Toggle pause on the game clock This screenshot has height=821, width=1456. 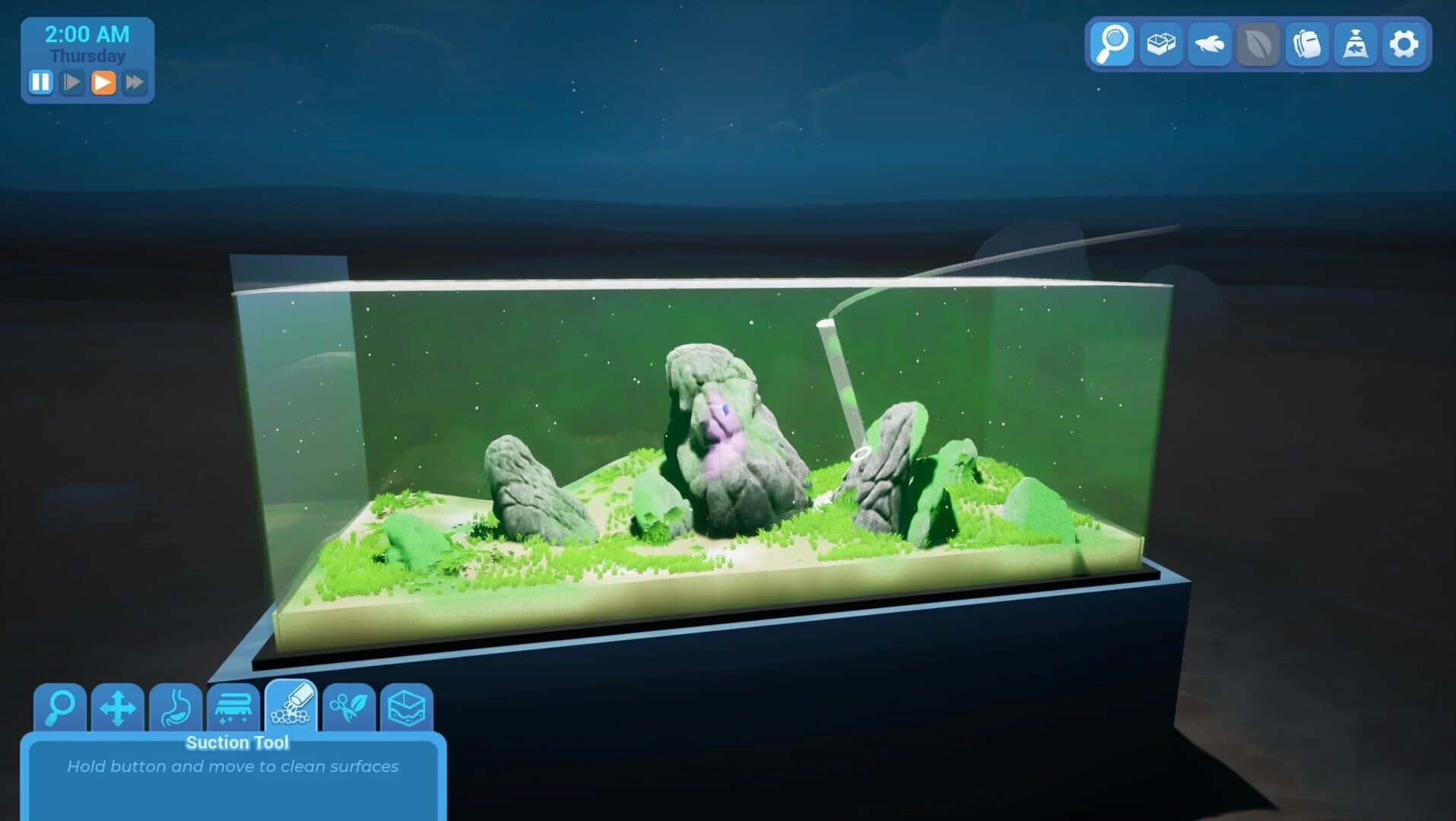click(42, 84)
